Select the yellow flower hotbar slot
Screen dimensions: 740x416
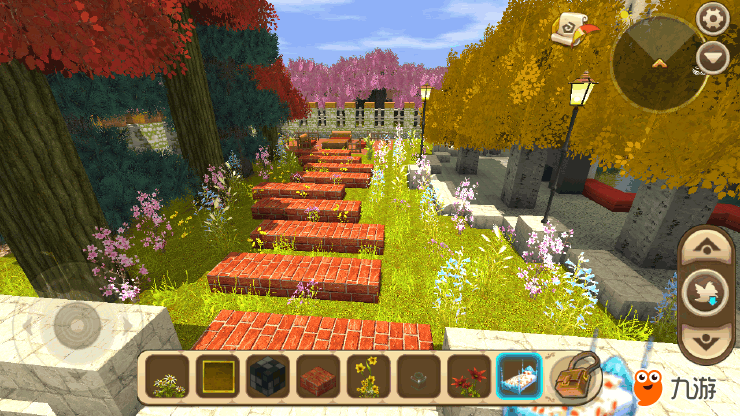(367, 378)
